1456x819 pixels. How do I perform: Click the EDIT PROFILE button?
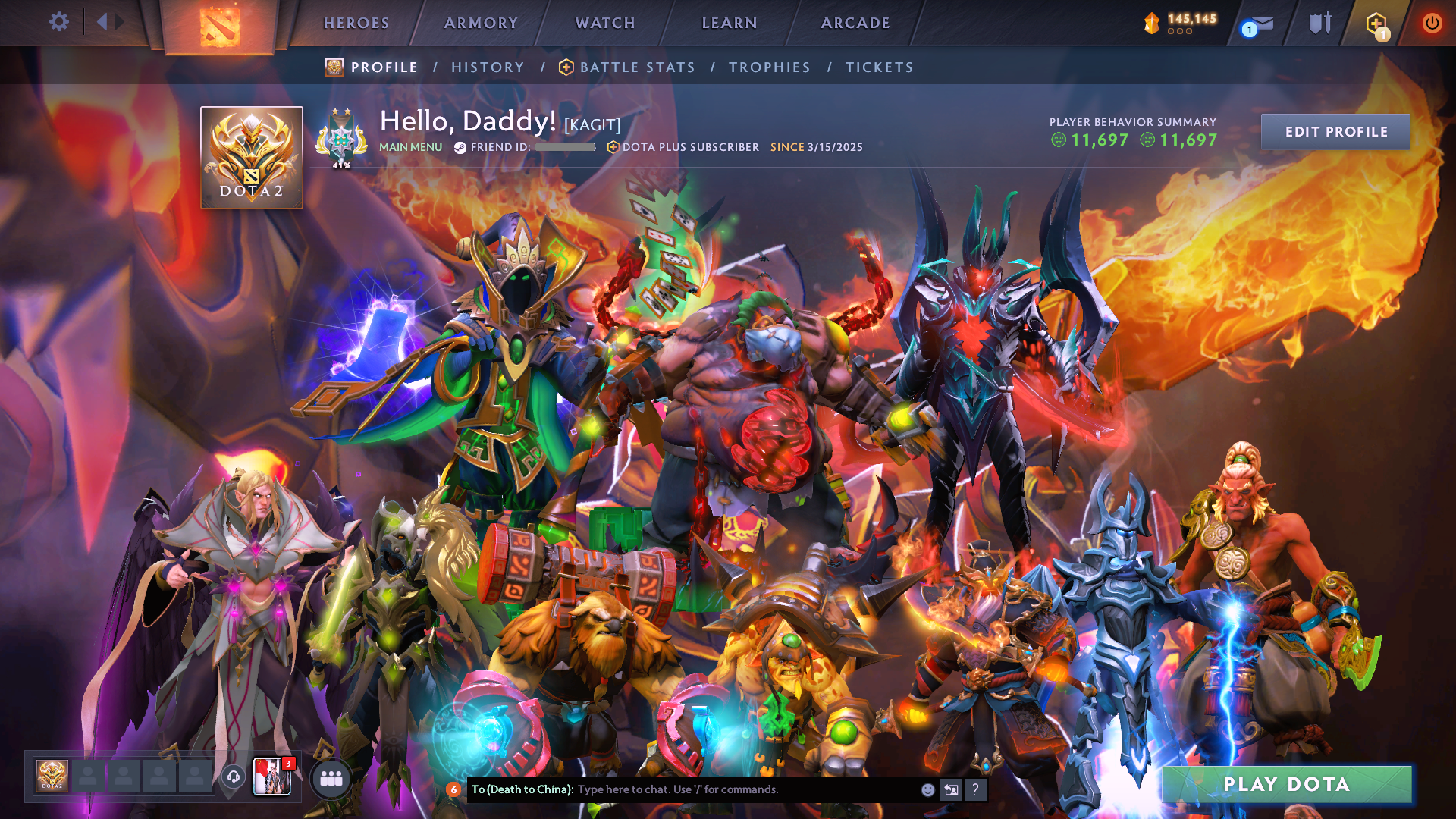1335,131
